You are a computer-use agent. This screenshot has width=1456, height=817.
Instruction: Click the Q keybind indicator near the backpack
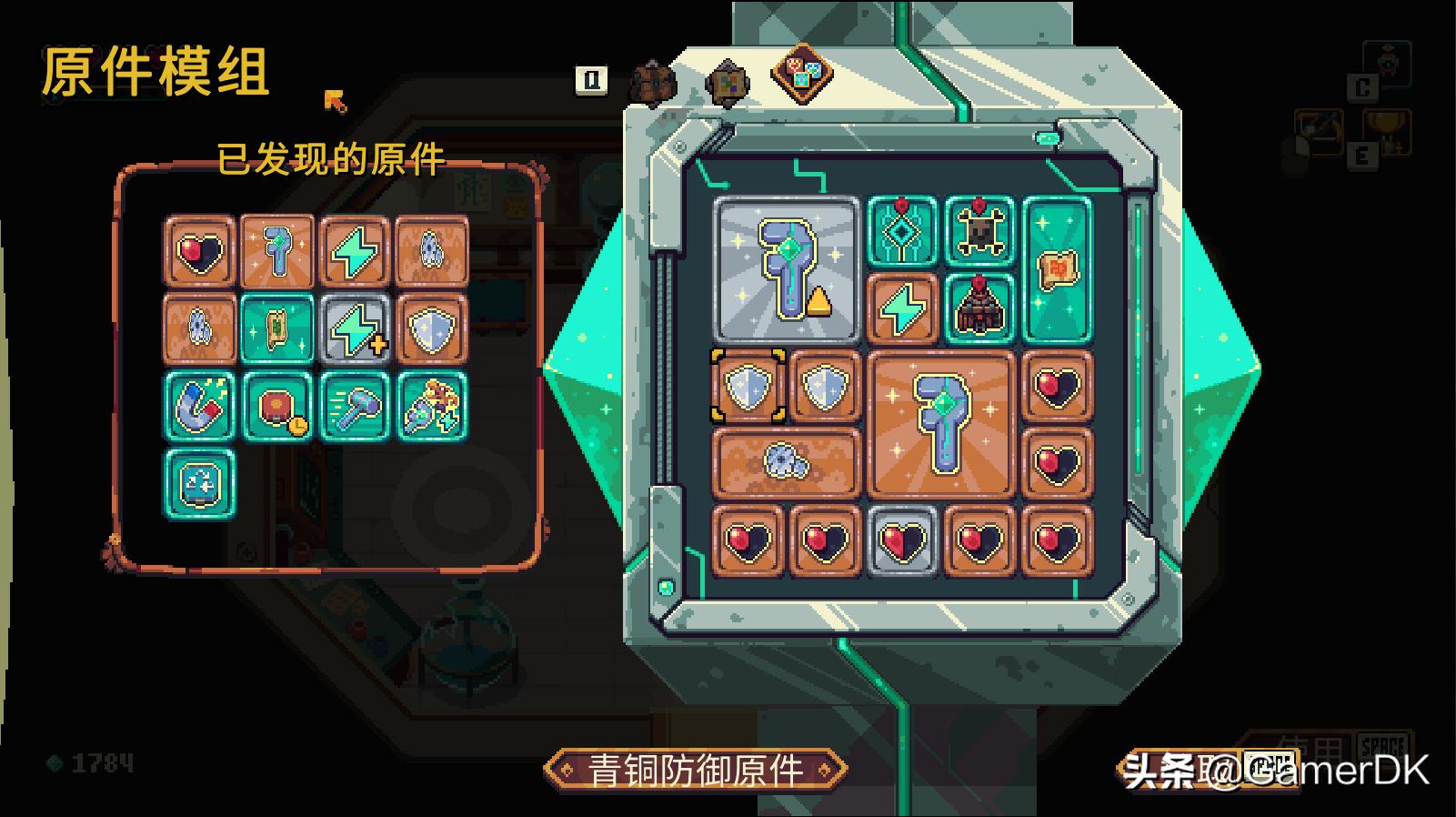coord(591,80)
